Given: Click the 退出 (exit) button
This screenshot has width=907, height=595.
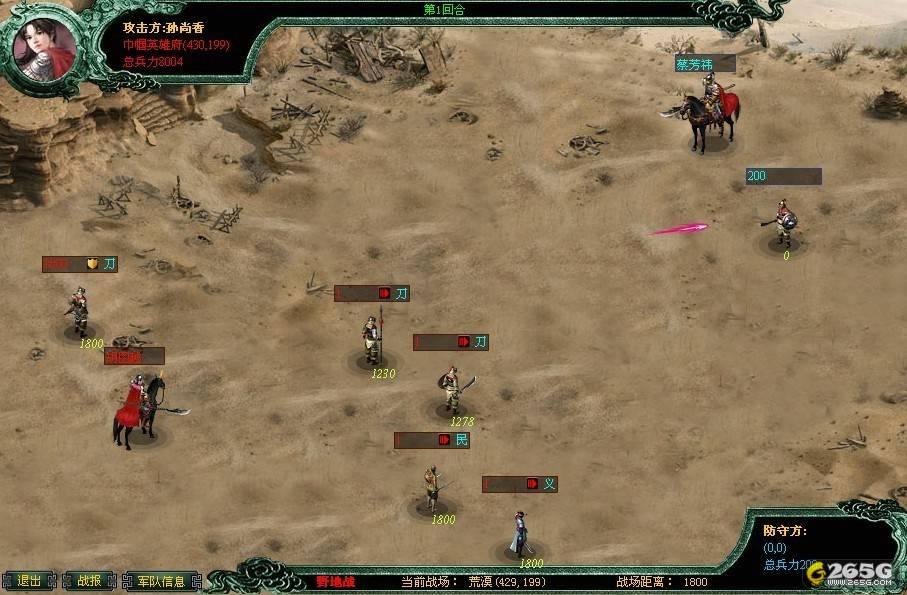Looking at the screenshot, I should tap(29, 581).
